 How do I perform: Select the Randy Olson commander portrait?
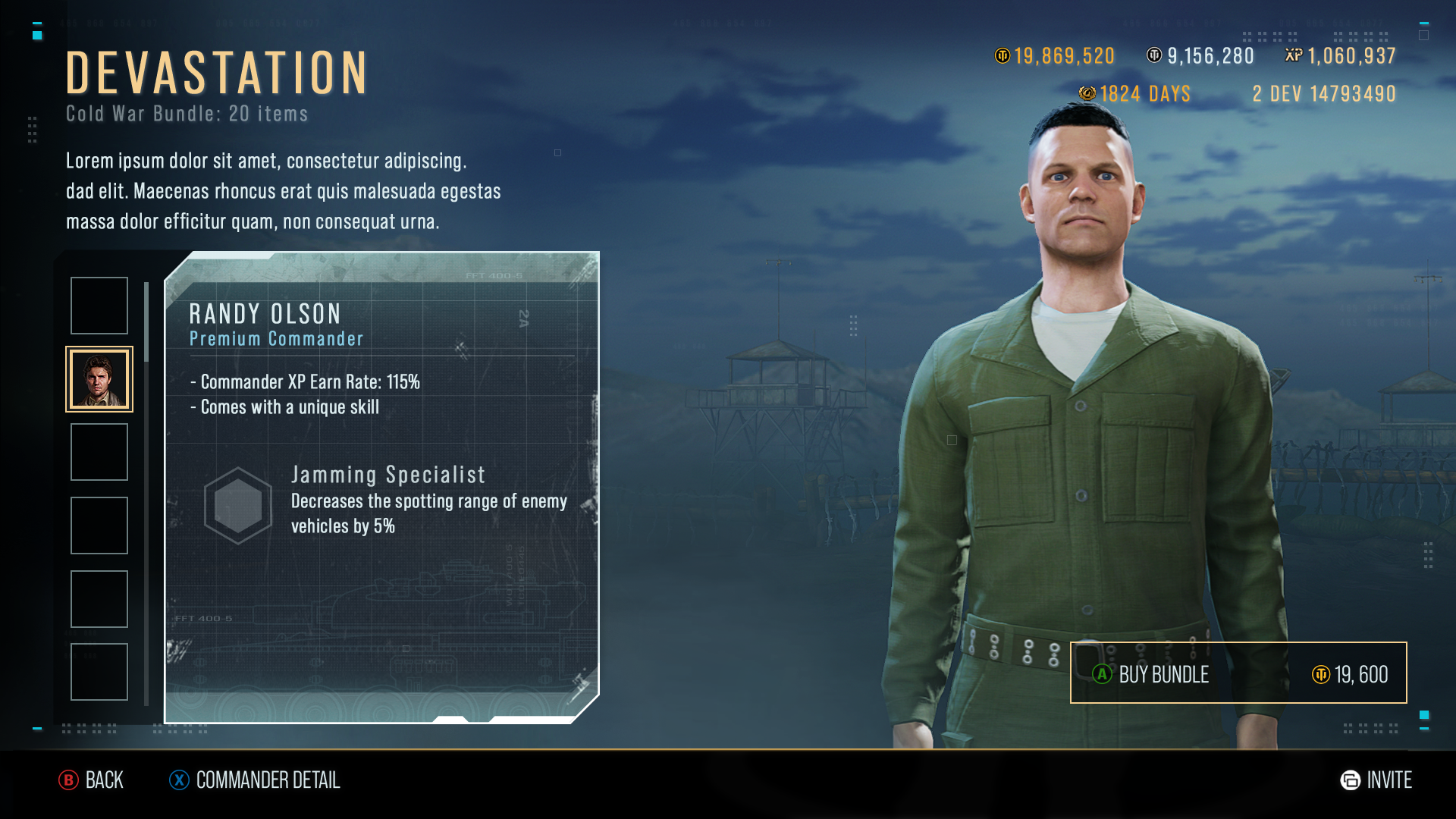(99, 379)
